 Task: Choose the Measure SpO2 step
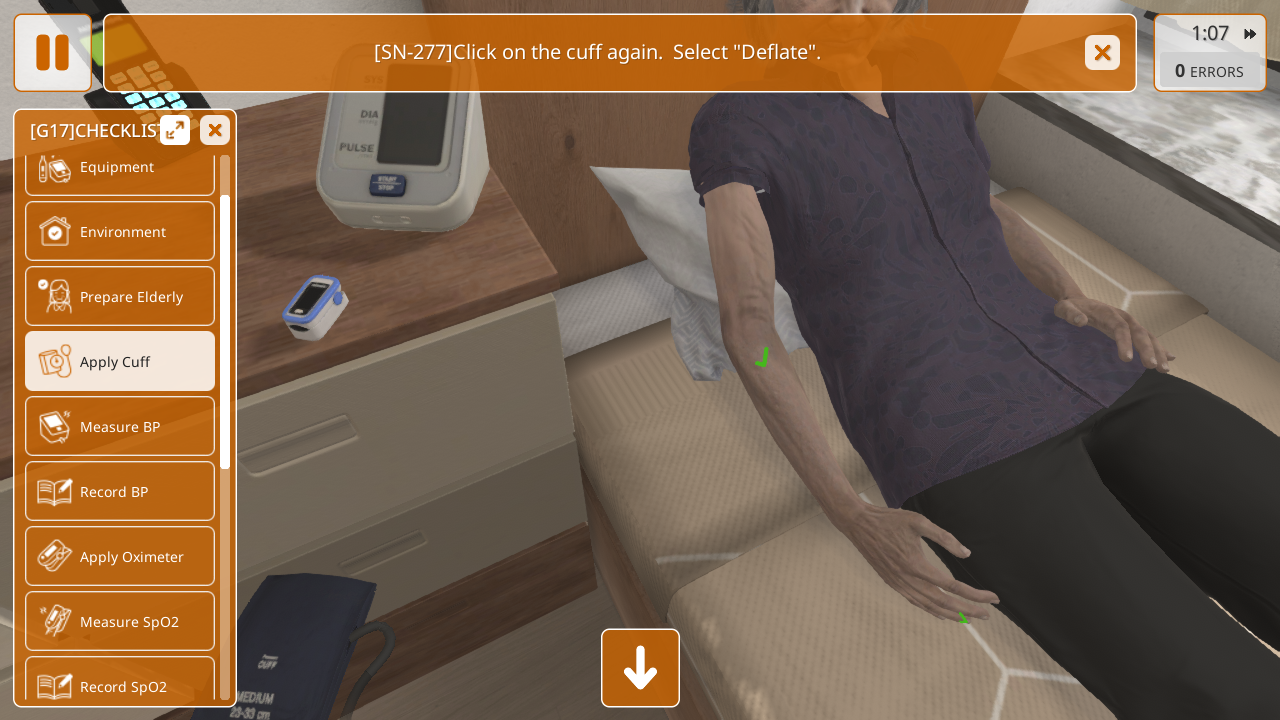click(x=120, y=621)
